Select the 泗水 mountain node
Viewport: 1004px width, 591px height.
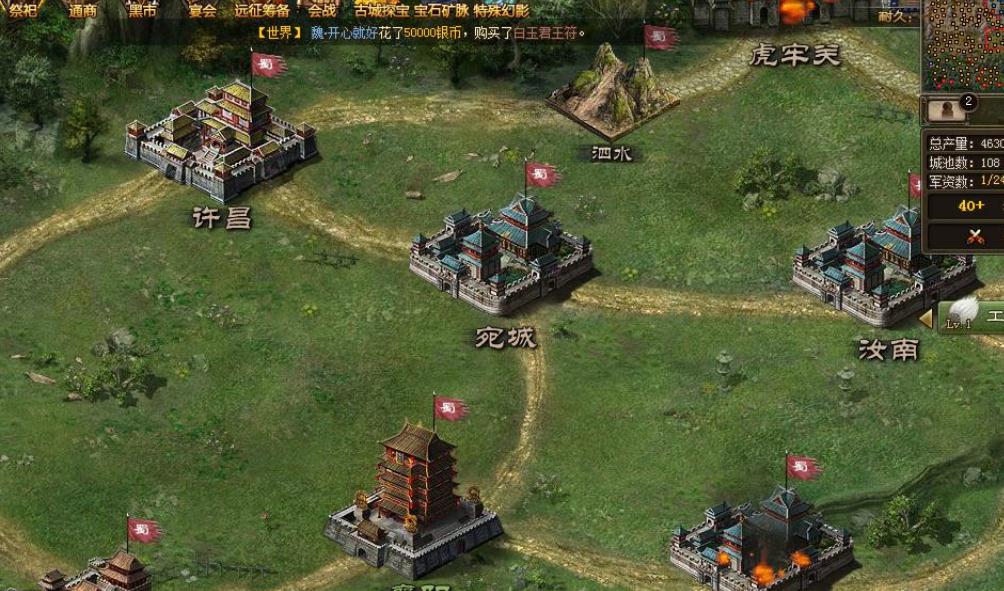coord(612,95)
